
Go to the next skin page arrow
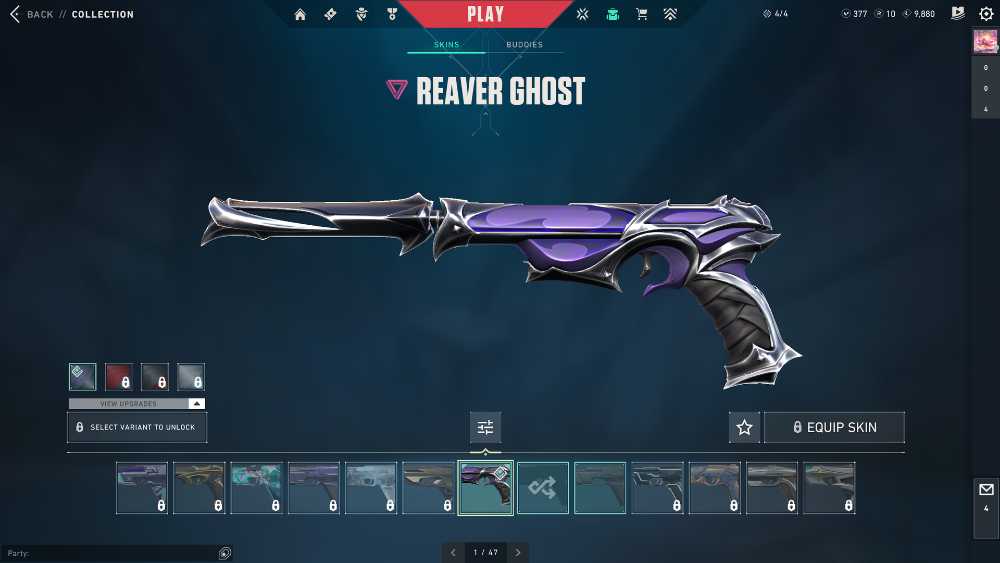click(x=518, y=552)
